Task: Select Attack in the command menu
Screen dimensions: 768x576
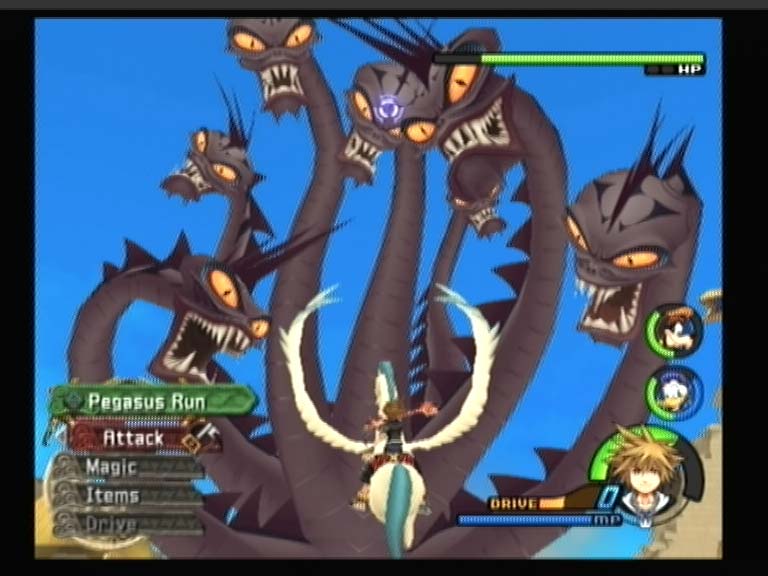Action: 133,438
